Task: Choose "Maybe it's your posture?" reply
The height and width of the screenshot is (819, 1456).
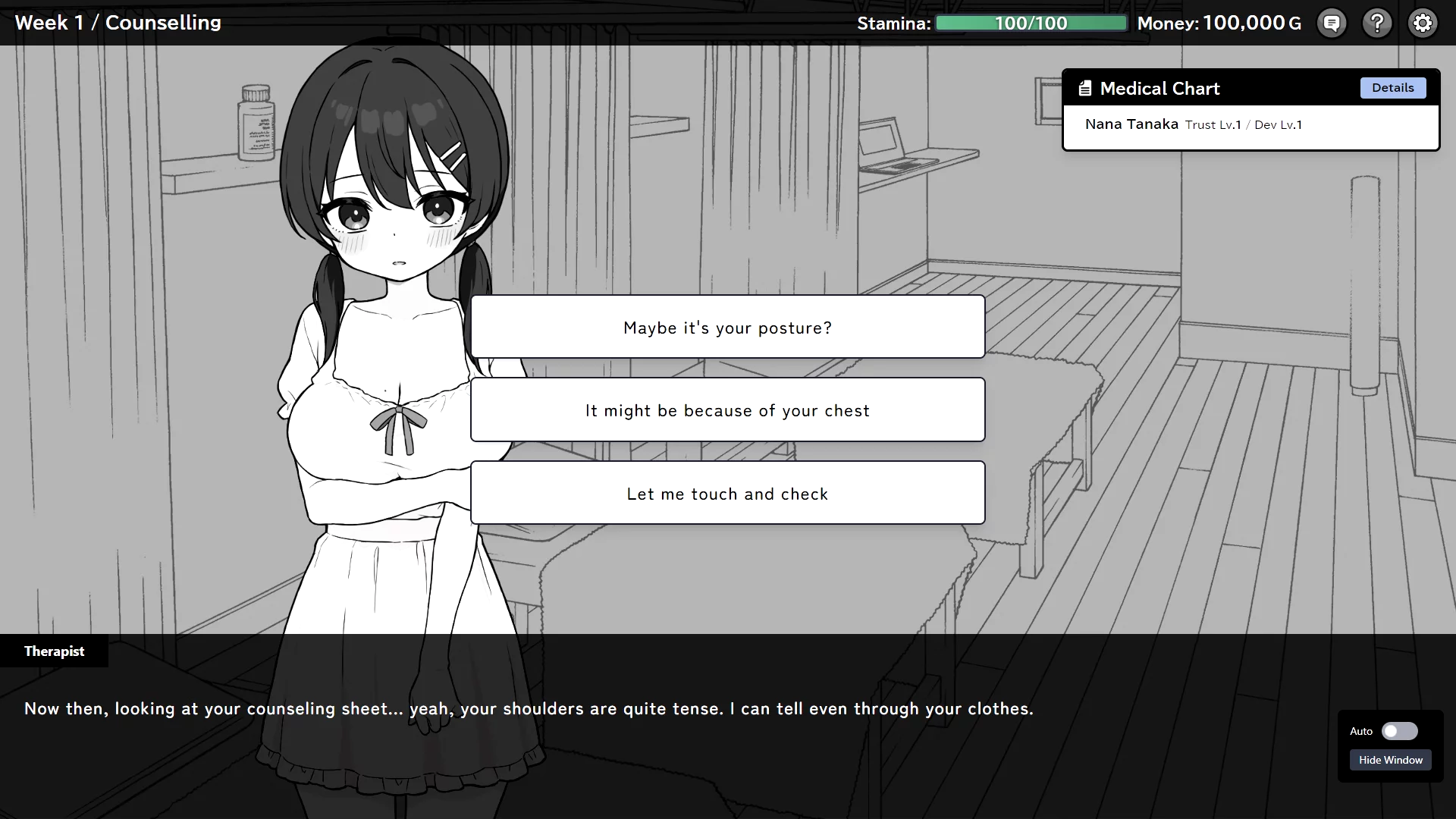Action: pyautogui.click(x=727, y=327)
